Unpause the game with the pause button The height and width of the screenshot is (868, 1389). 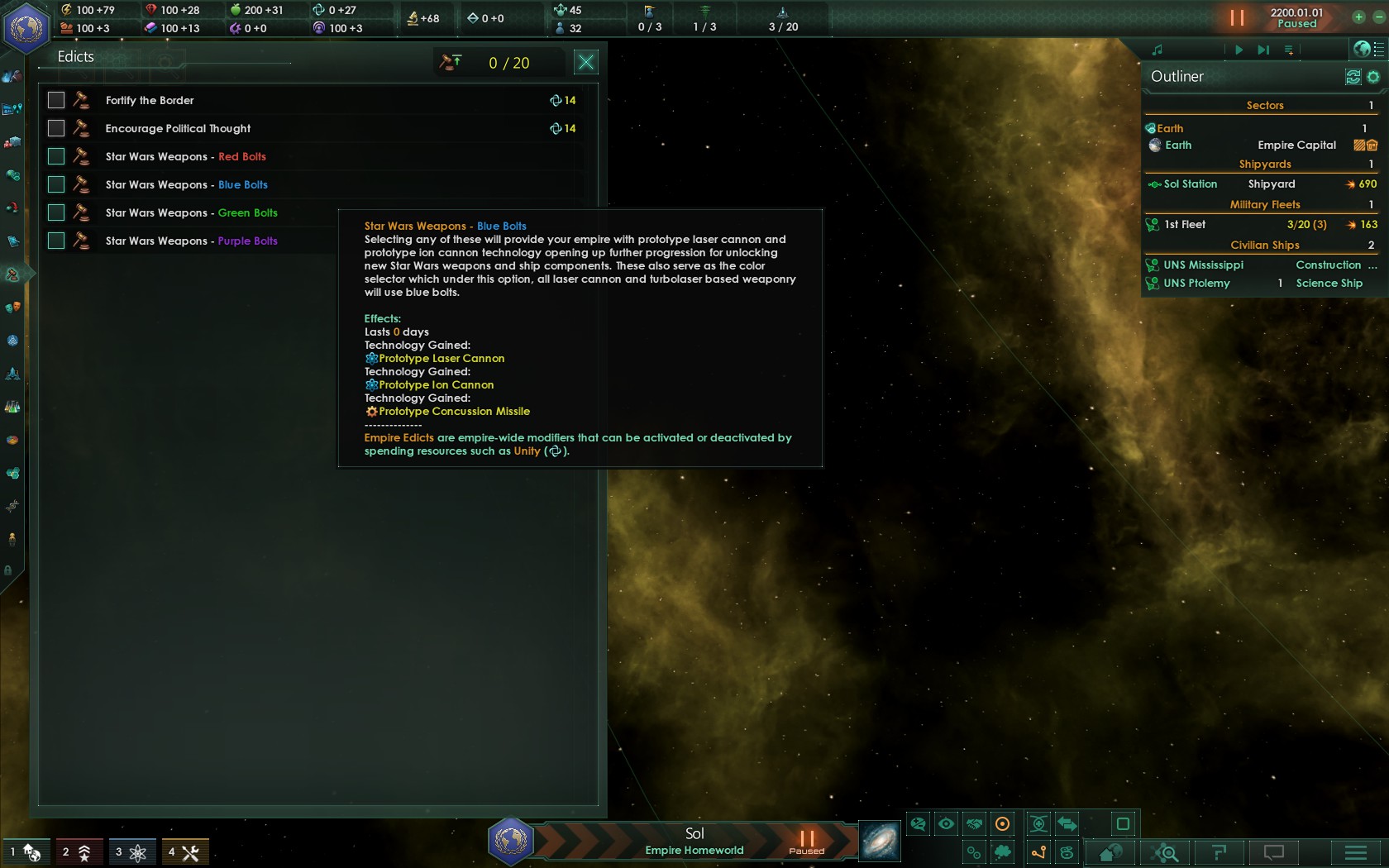point(1237,17)
